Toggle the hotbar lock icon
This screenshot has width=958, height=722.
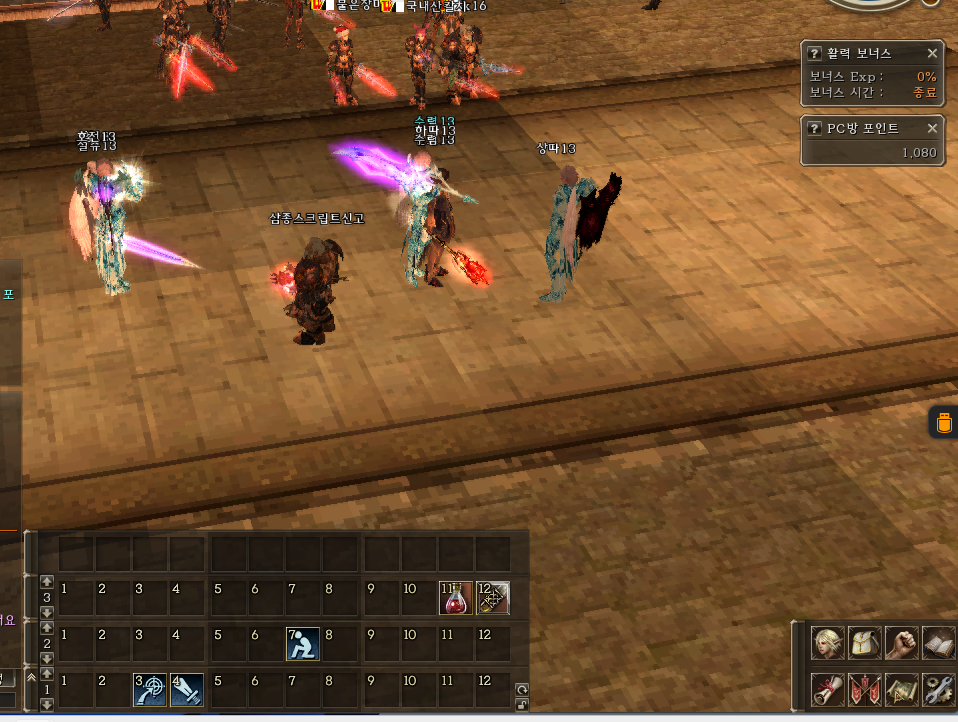(x=521, y=704)
